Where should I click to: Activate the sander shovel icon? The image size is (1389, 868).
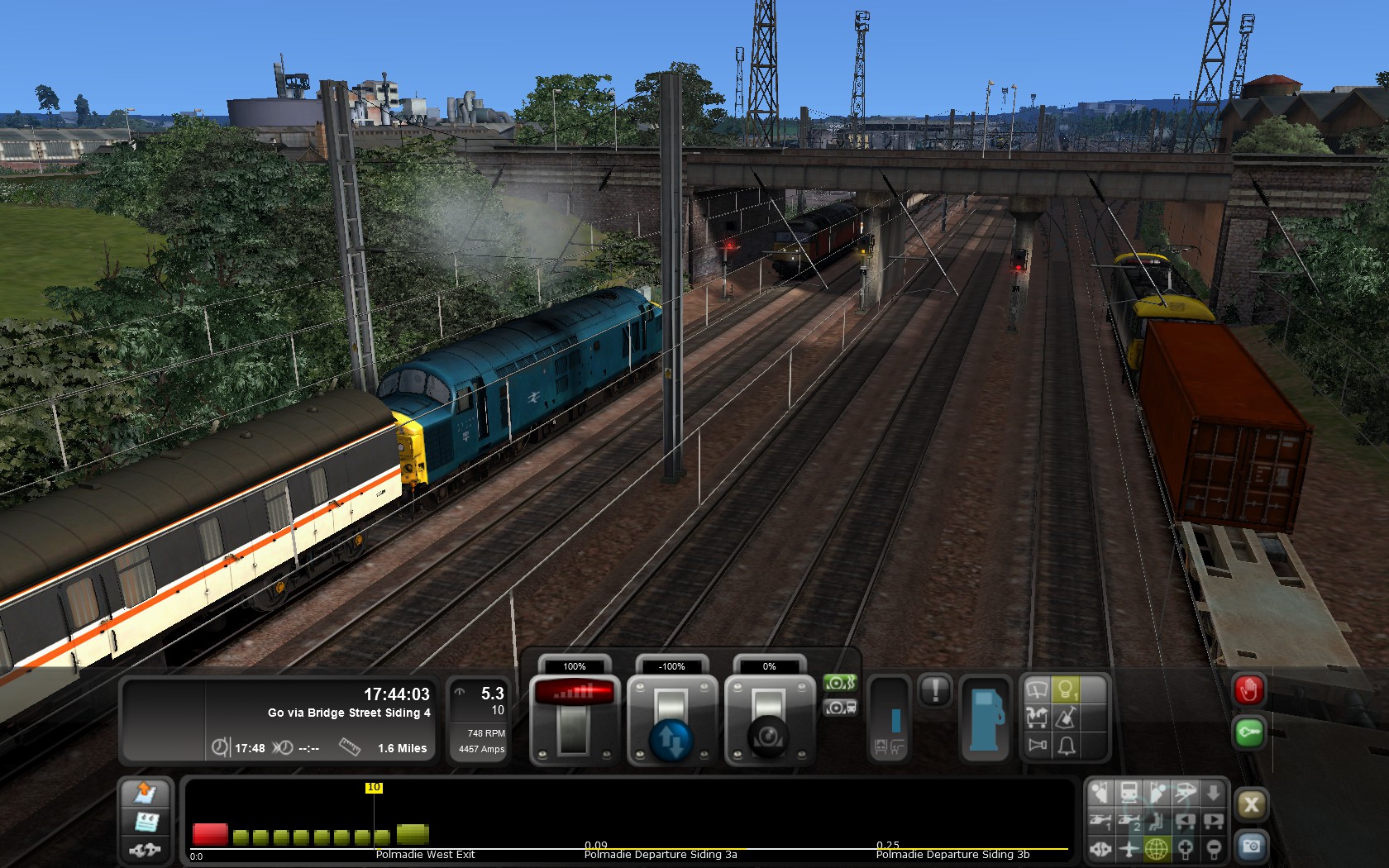pos(1067,718)
